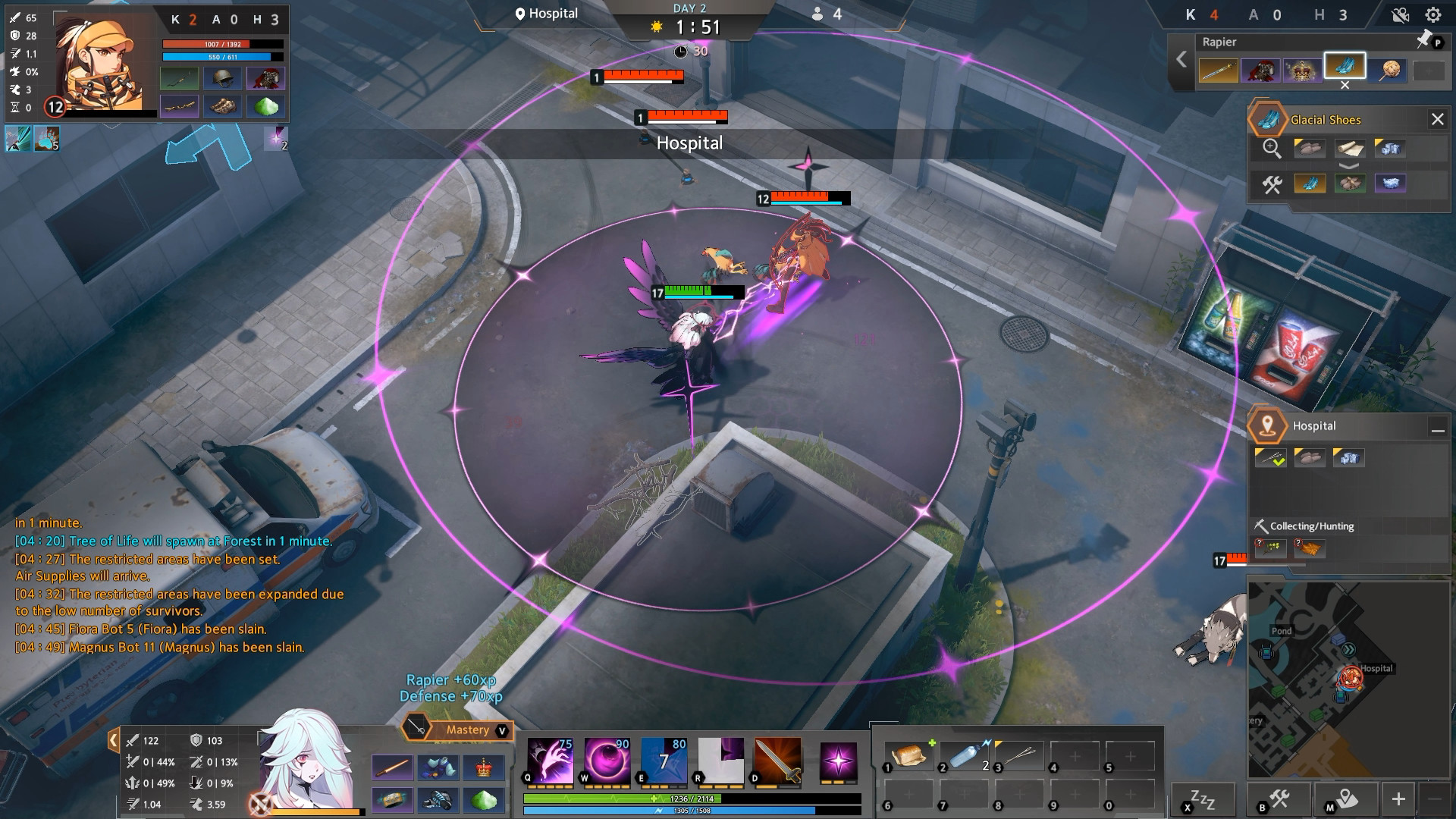The image size is (1456, 819).
Task: Activate the Q claw hand ability
Action: 550,761
